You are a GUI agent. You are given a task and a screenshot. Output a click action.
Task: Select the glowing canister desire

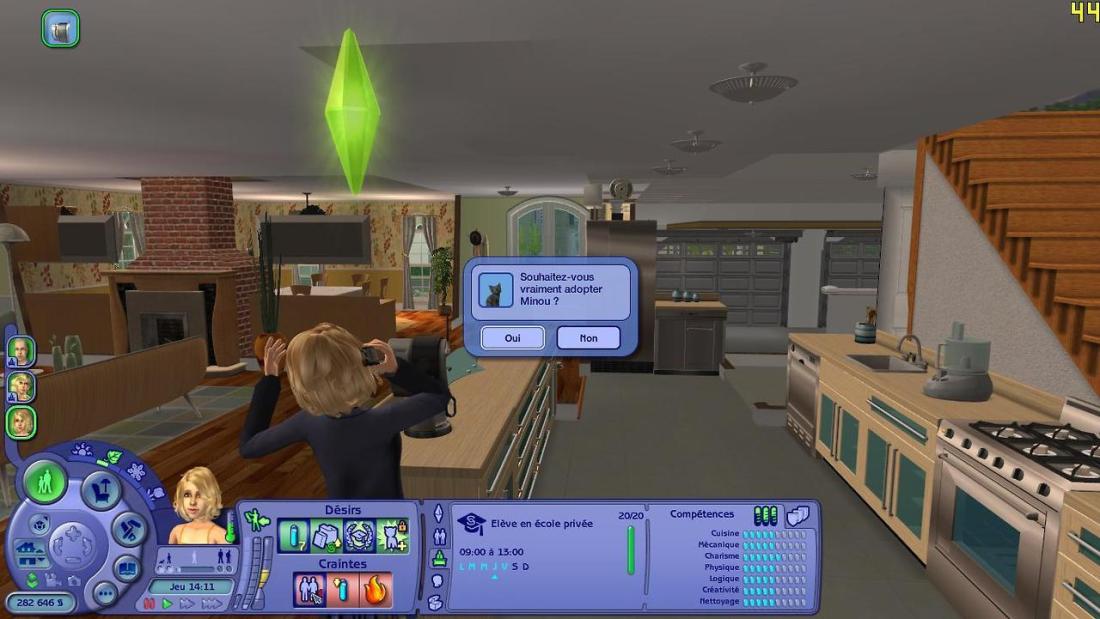(294, 536)
